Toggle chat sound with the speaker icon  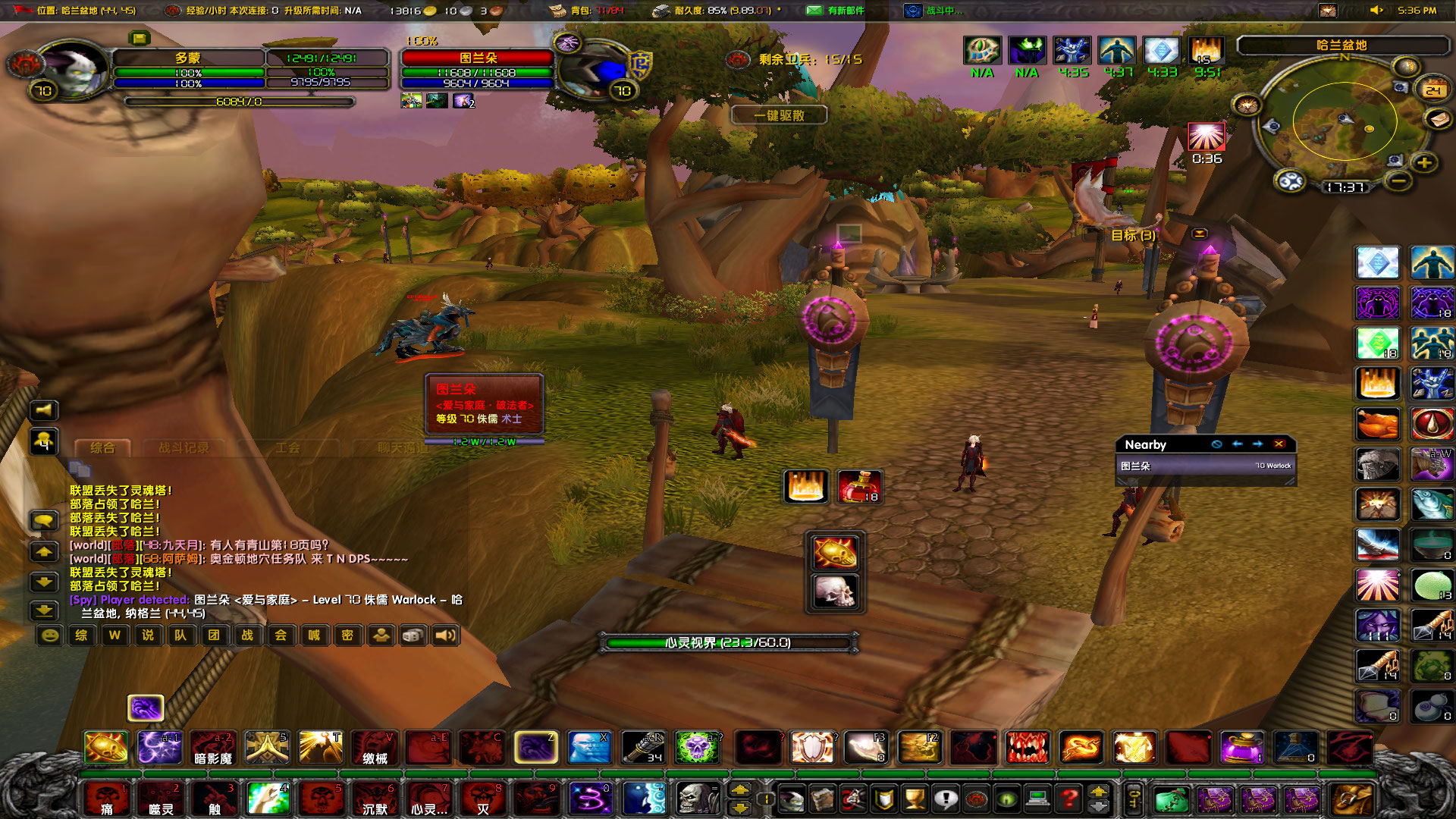coord(445,636)
